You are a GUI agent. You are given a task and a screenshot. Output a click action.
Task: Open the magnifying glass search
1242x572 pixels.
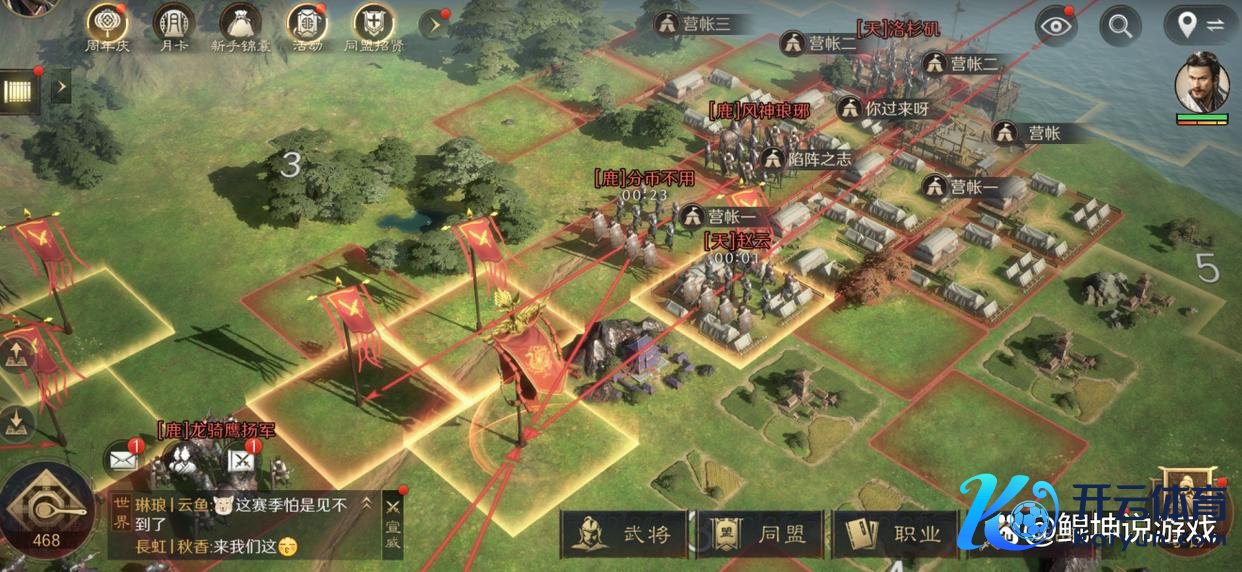coord(1121,26)
